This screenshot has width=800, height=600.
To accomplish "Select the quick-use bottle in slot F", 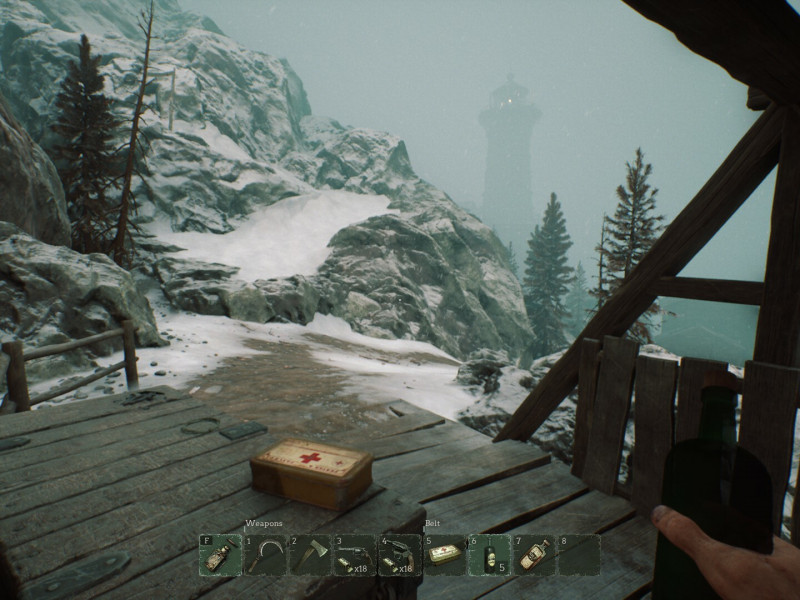I will point(219,555).
